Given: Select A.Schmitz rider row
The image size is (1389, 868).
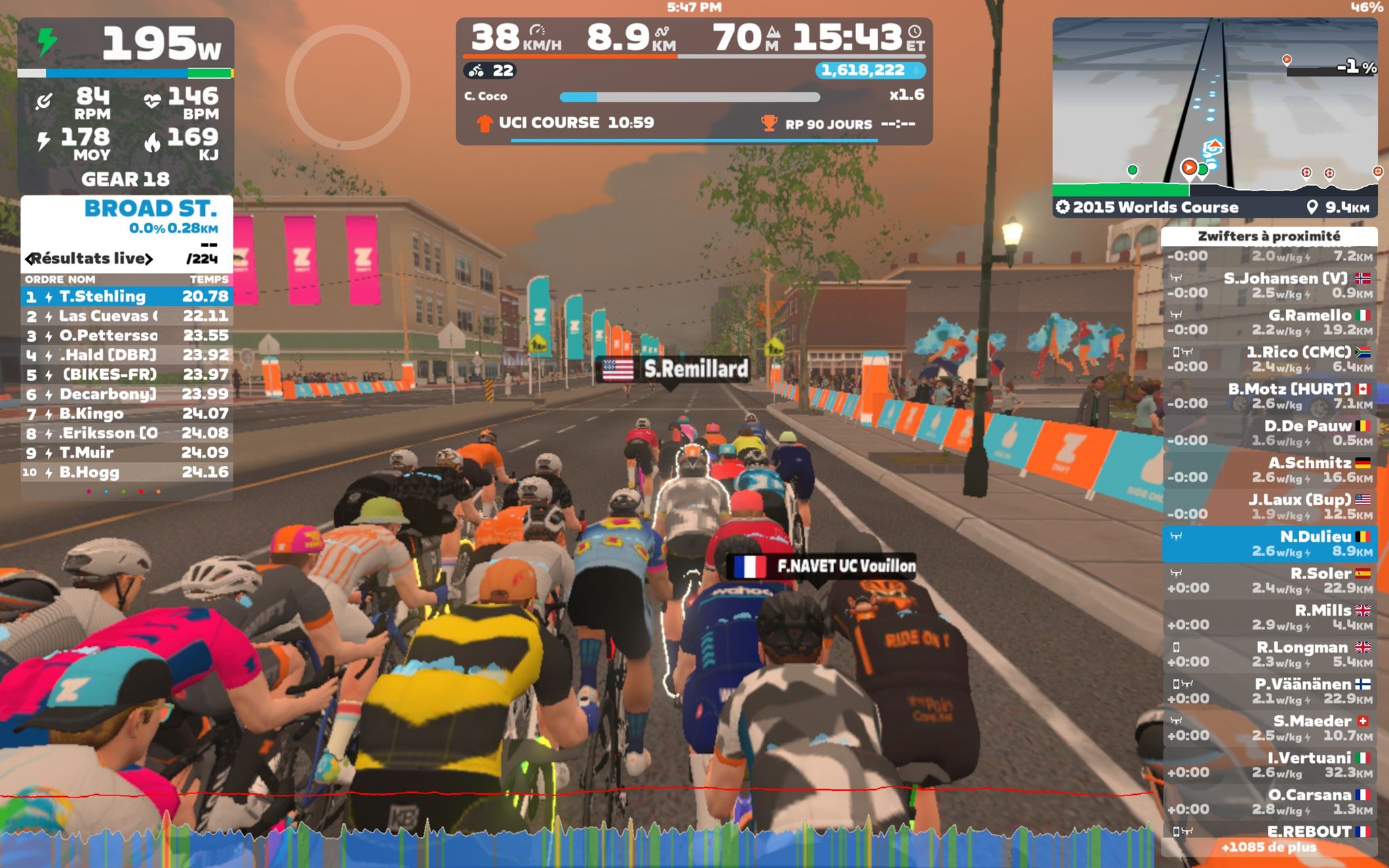Looking at the screenshot, I should tap(1269, 470).
